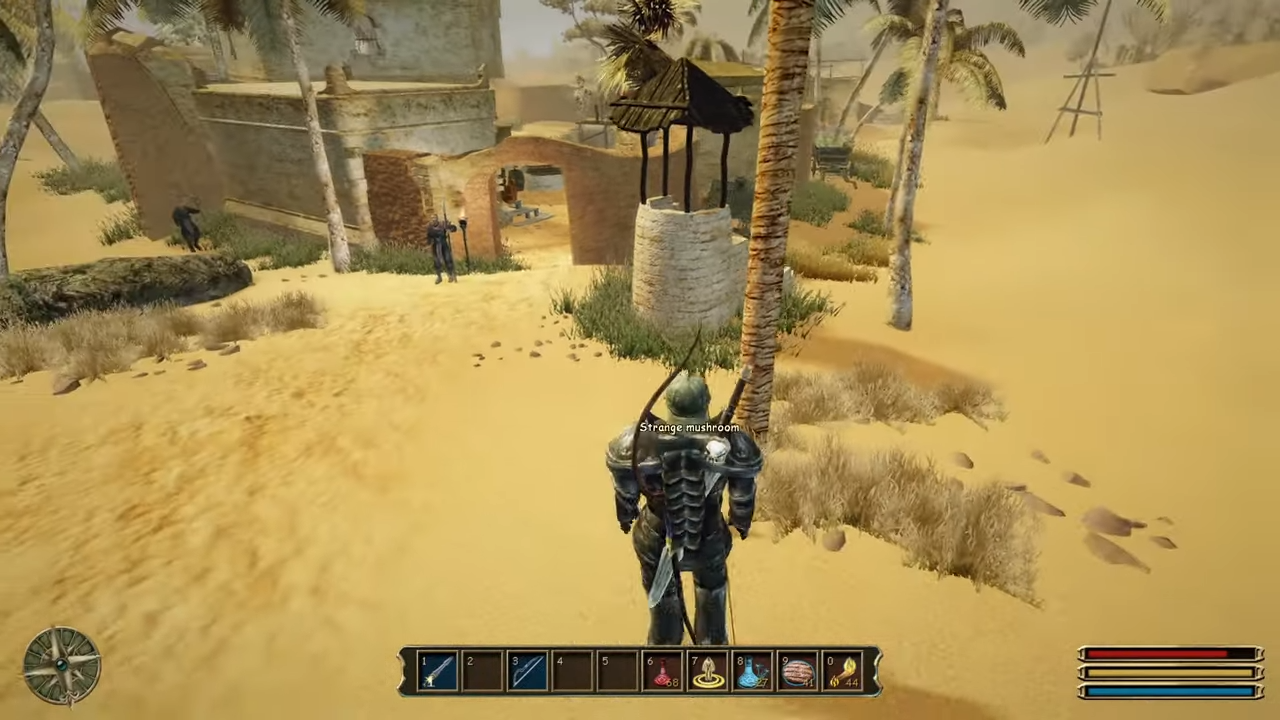This screenshot has height=720, width=1280.
Task: Use the red healing potion in slot 6
Action: (664, 671)
